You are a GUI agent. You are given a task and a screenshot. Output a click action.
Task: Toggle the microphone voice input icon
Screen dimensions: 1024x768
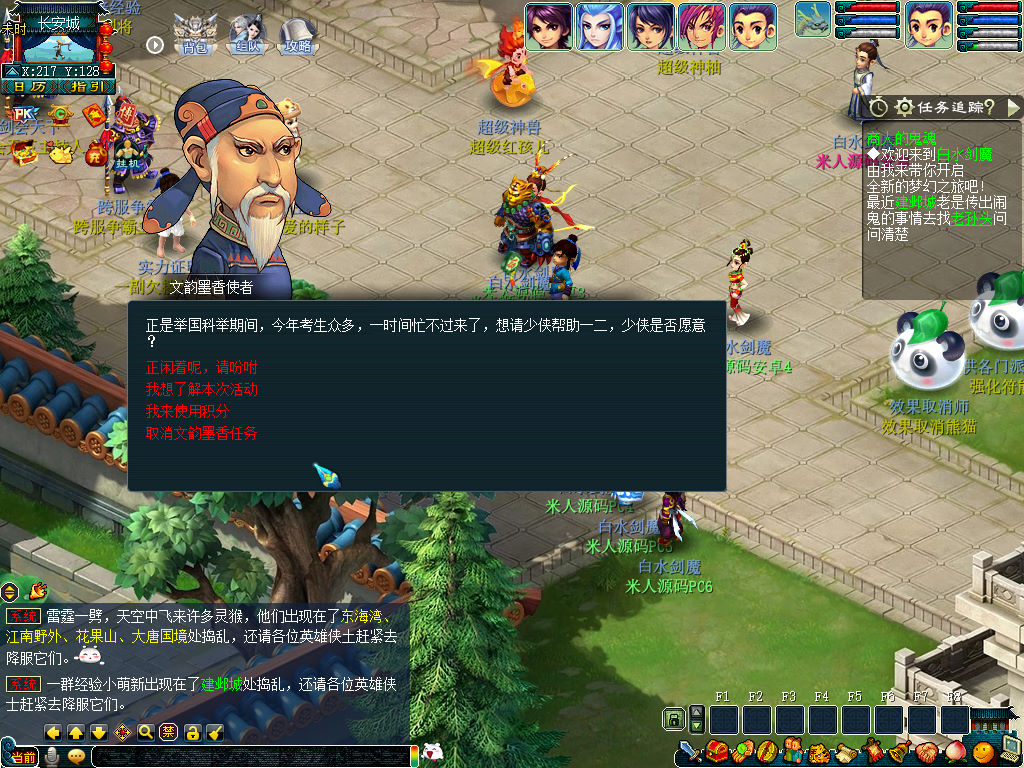tap(52, 756)
